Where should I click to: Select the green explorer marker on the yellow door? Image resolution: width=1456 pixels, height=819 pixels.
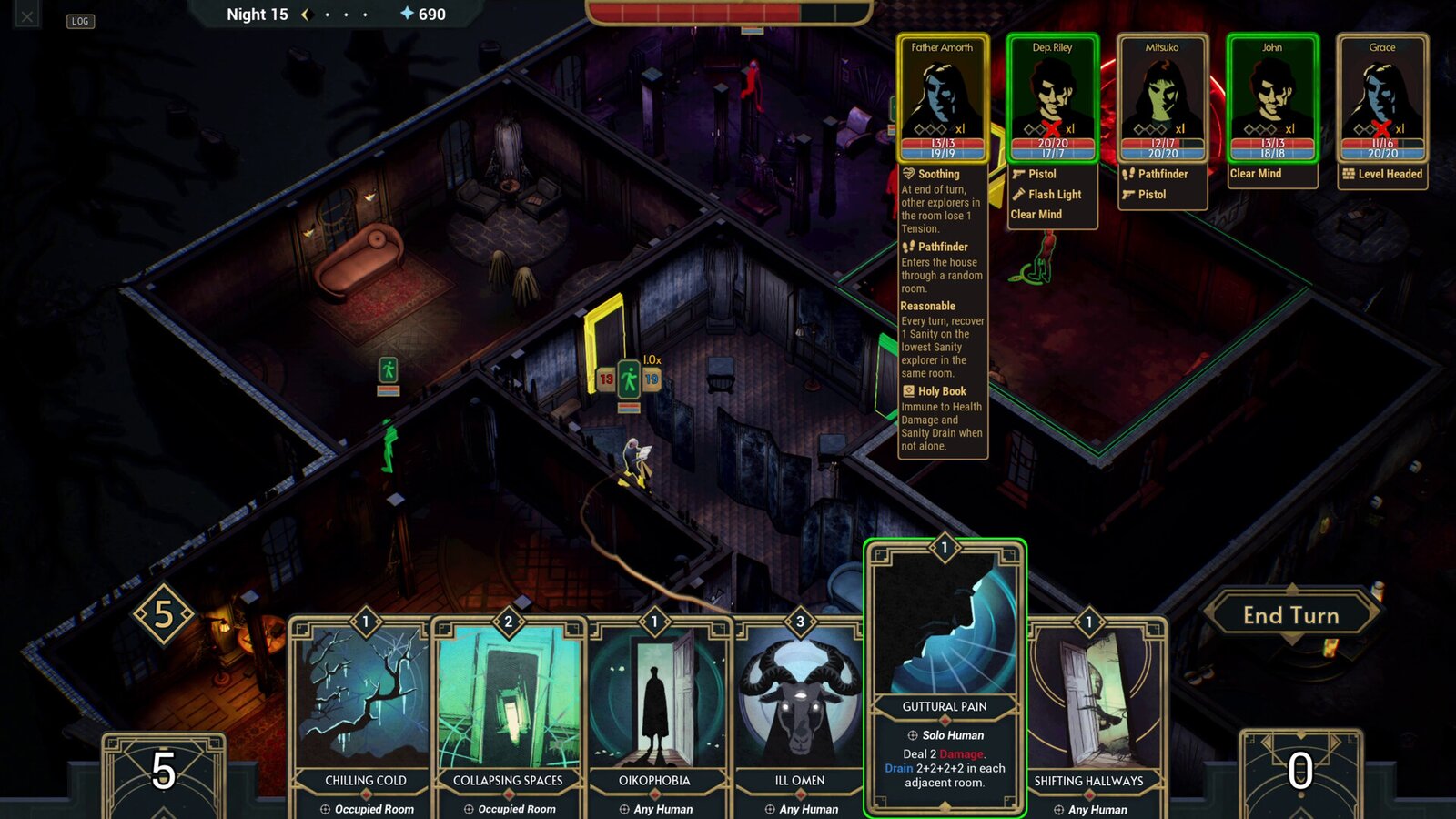coord(630,376)
